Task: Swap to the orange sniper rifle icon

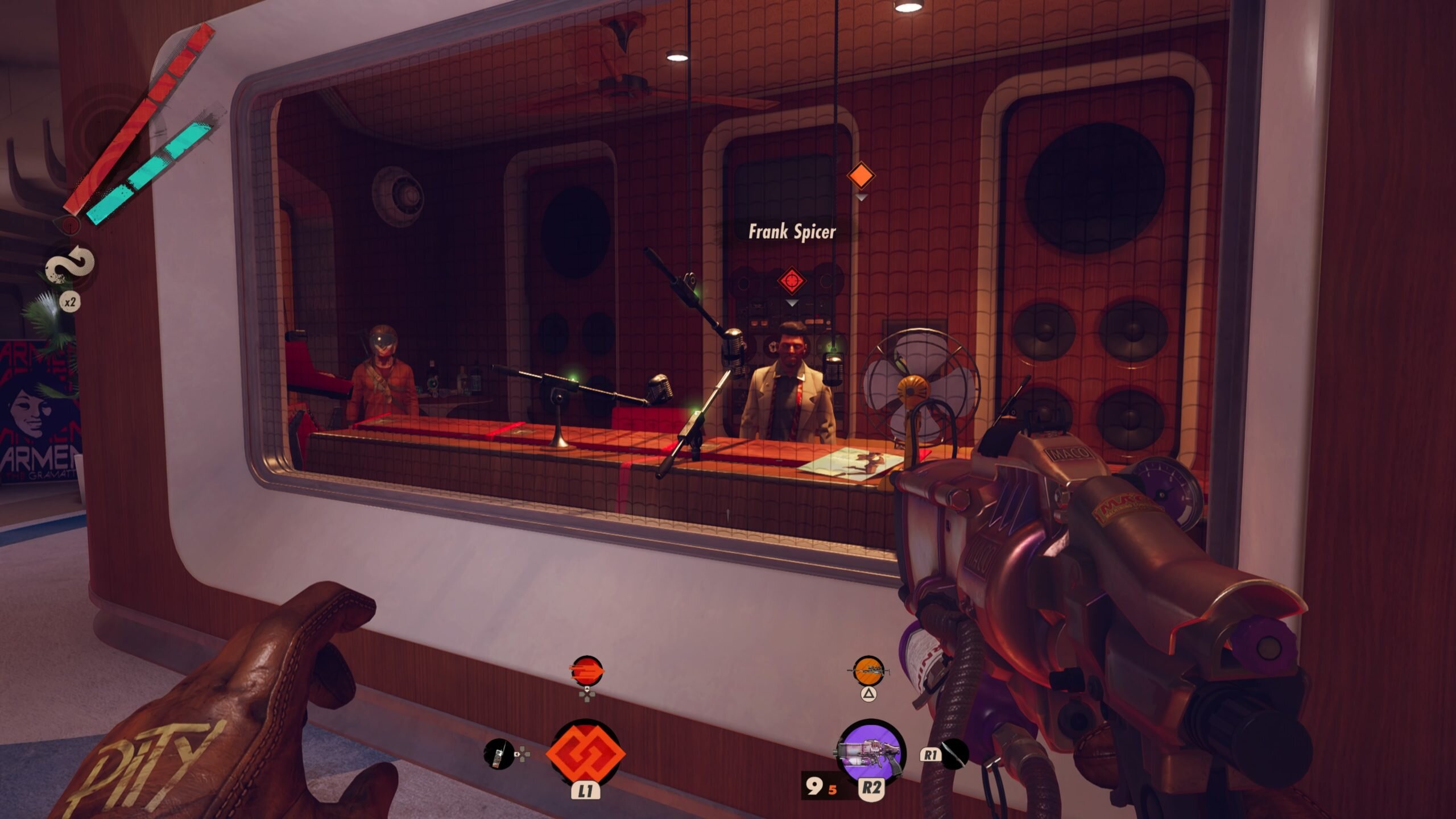Action: 868,671
